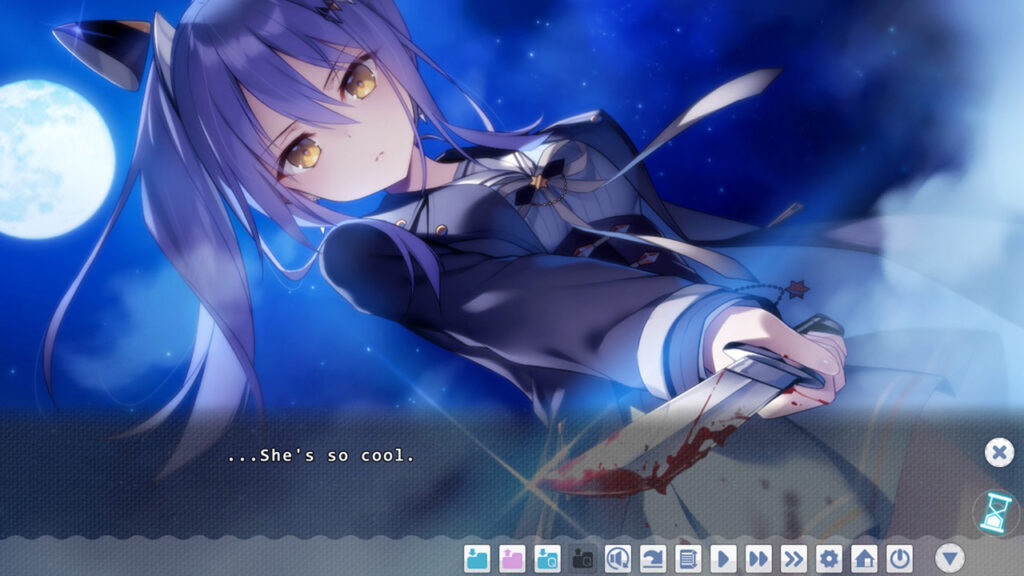Screen dimensions: 1024x576
Task: Start auto-play with the single triangle
Action: [723, 558]
